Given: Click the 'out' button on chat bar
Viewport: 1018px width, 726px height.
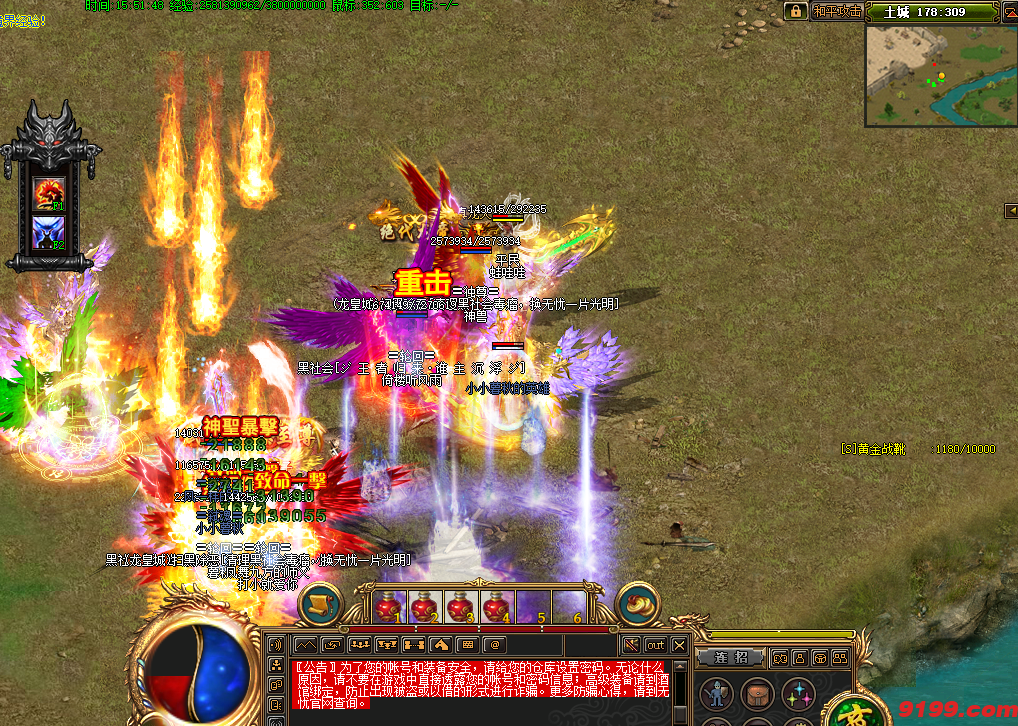Looking at the screenshot, I should 655,645.
